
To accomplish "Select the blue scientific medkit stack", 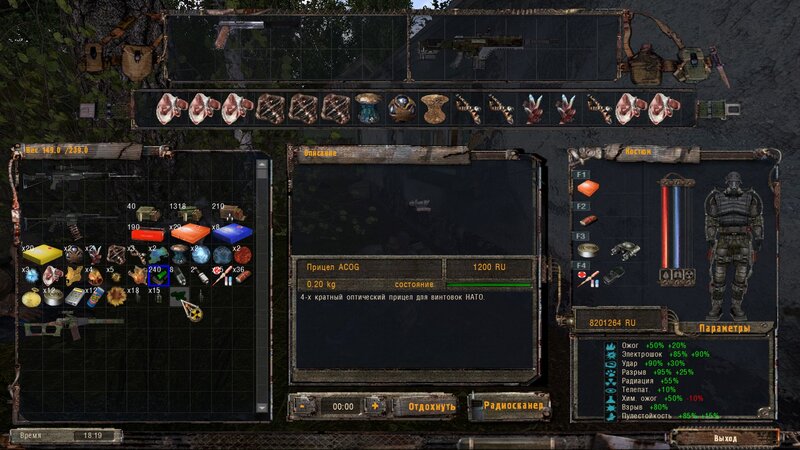I will click(x=231, y=233).
